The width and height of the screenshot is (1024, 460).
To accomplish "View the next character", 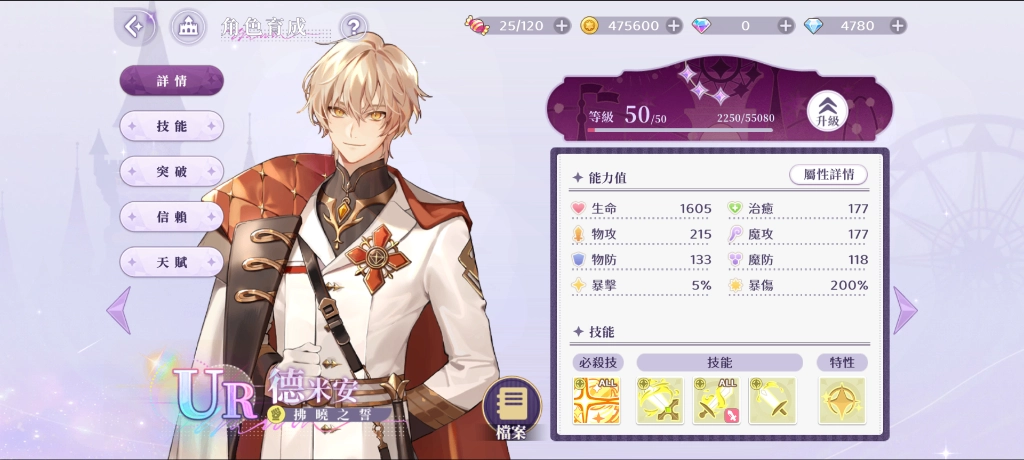I will [x=905, y=309].
